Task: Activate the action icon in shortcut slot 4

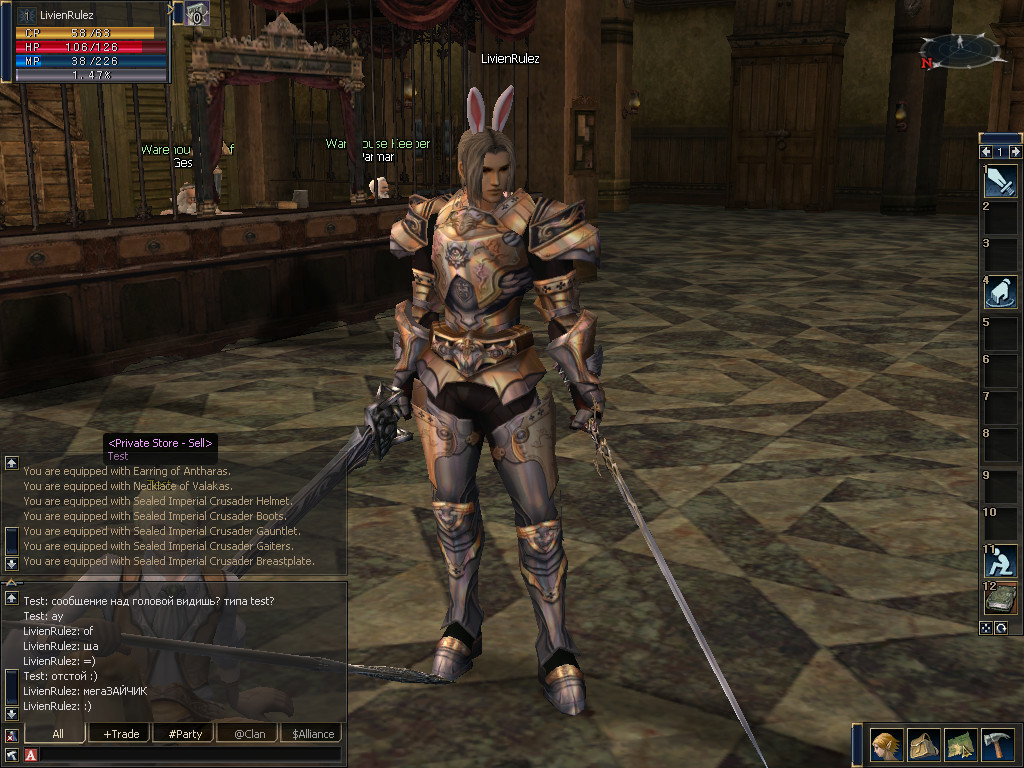Action: (1001, 291)
